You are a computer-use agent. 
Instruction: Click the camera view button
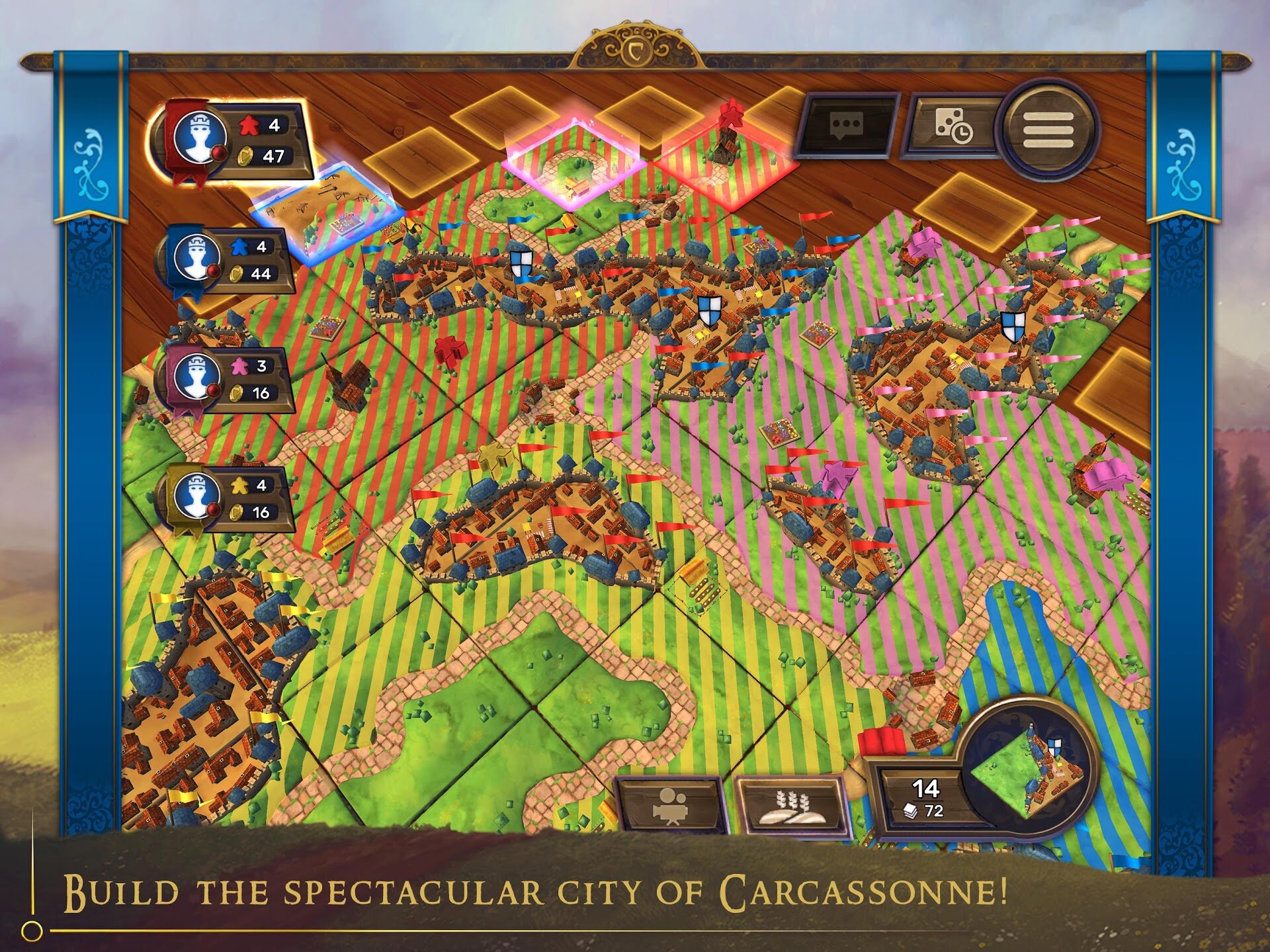coord(670,806)
